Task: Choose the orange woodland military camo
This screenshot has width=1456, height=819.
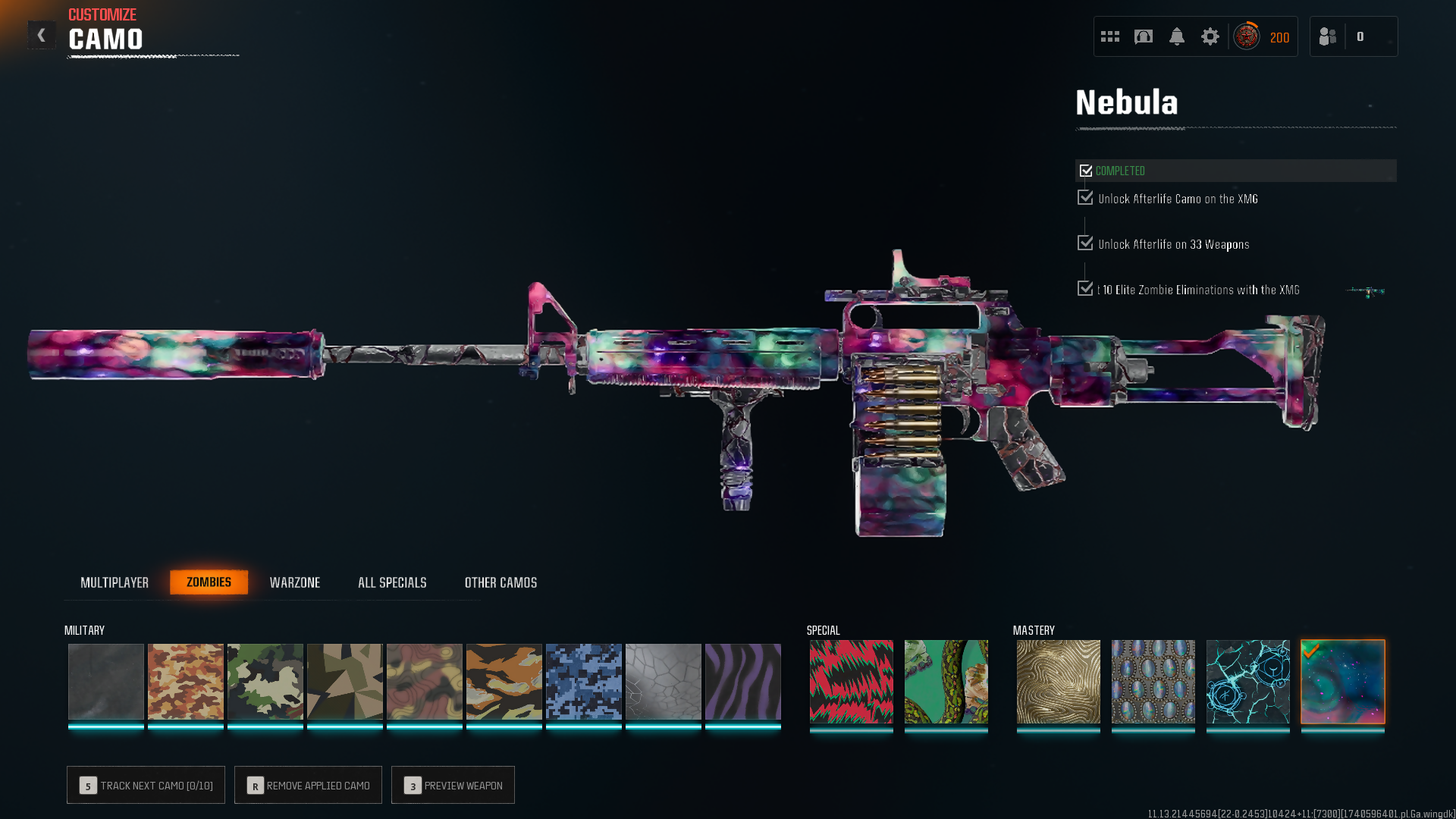Action: [x=186, y=681]
